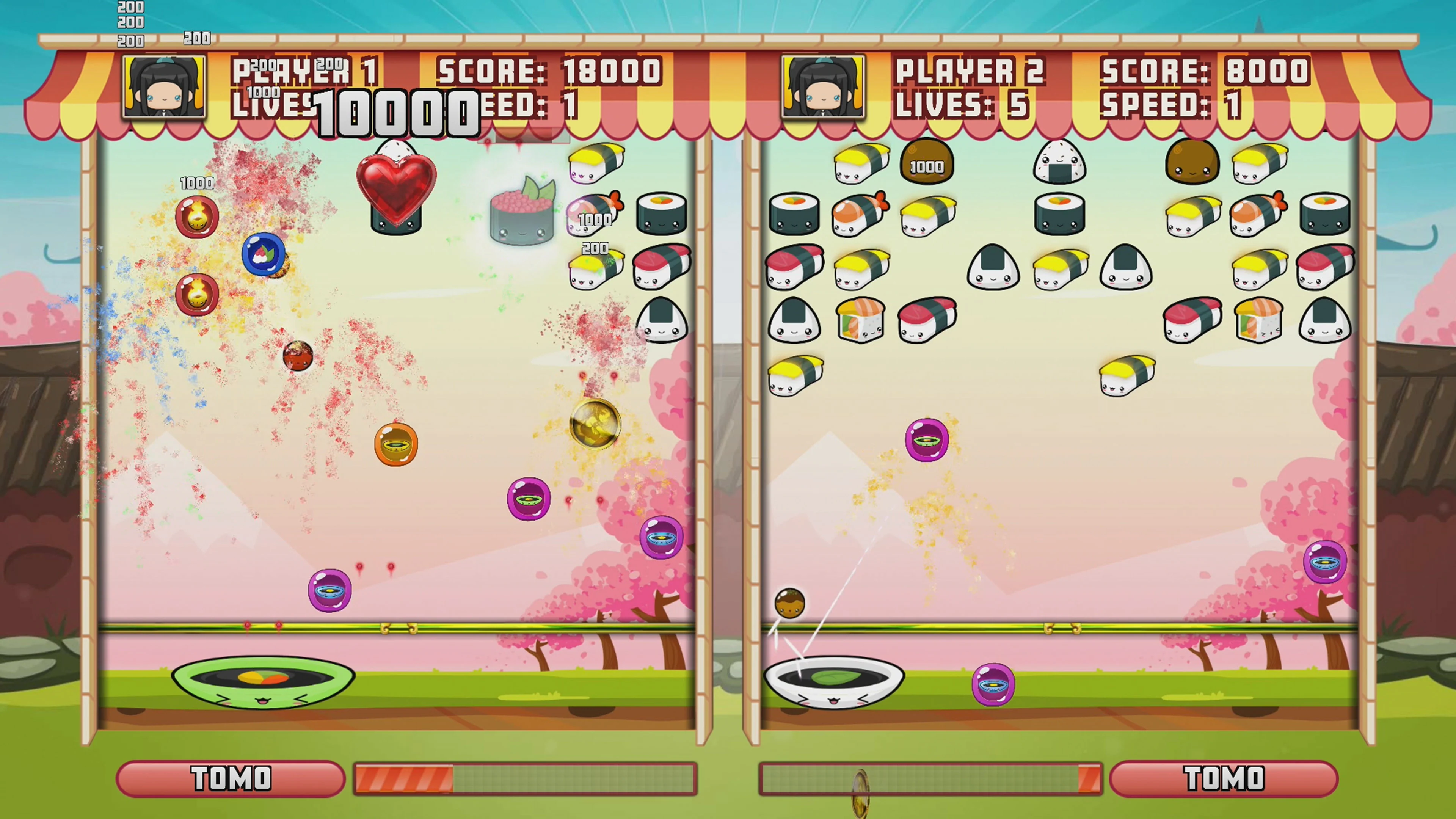Click the orange striped progress bar at the bottom
1456x819 pixels.
tap(404, 780)
